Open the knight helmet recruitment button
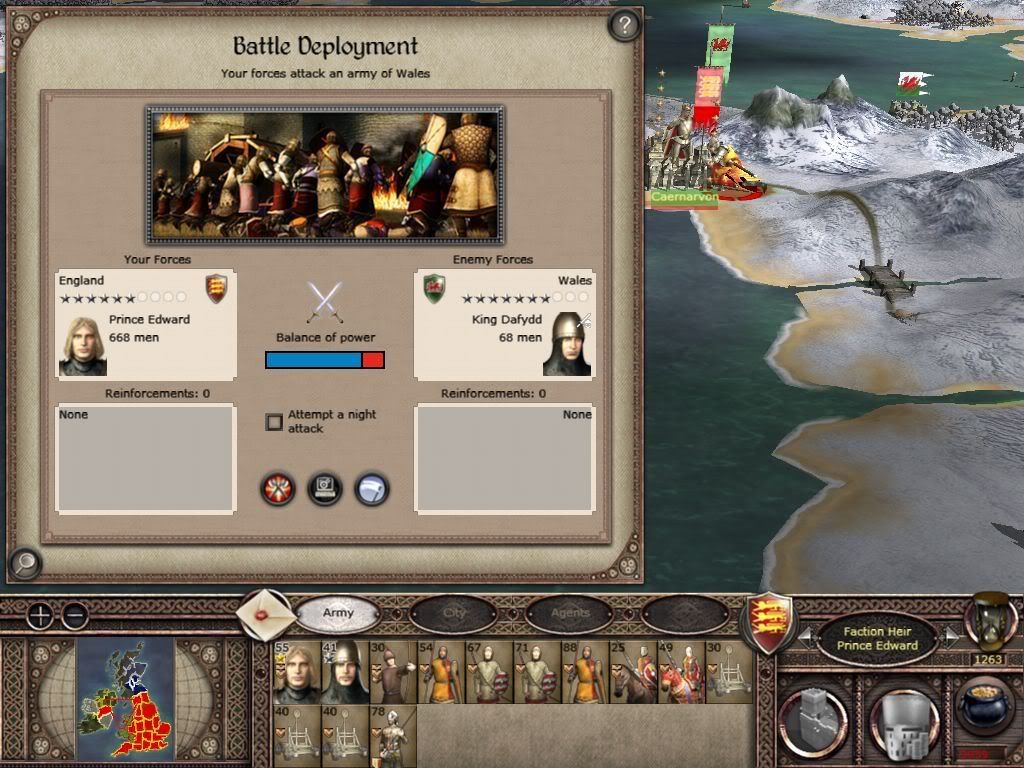1024x768 pixels. click(904, 718)
